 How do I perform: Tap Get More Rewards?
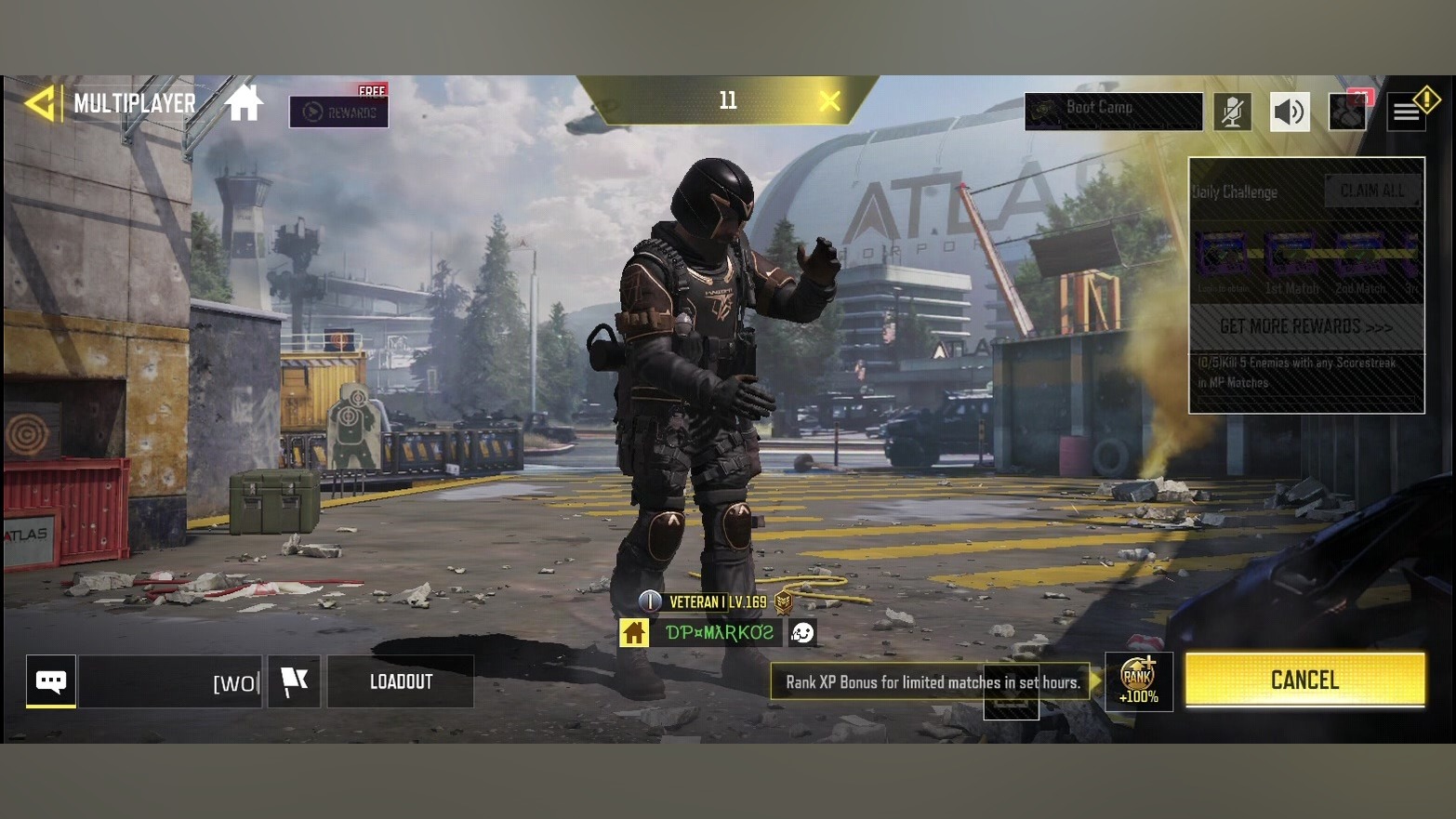click(x=1306, y=327)
